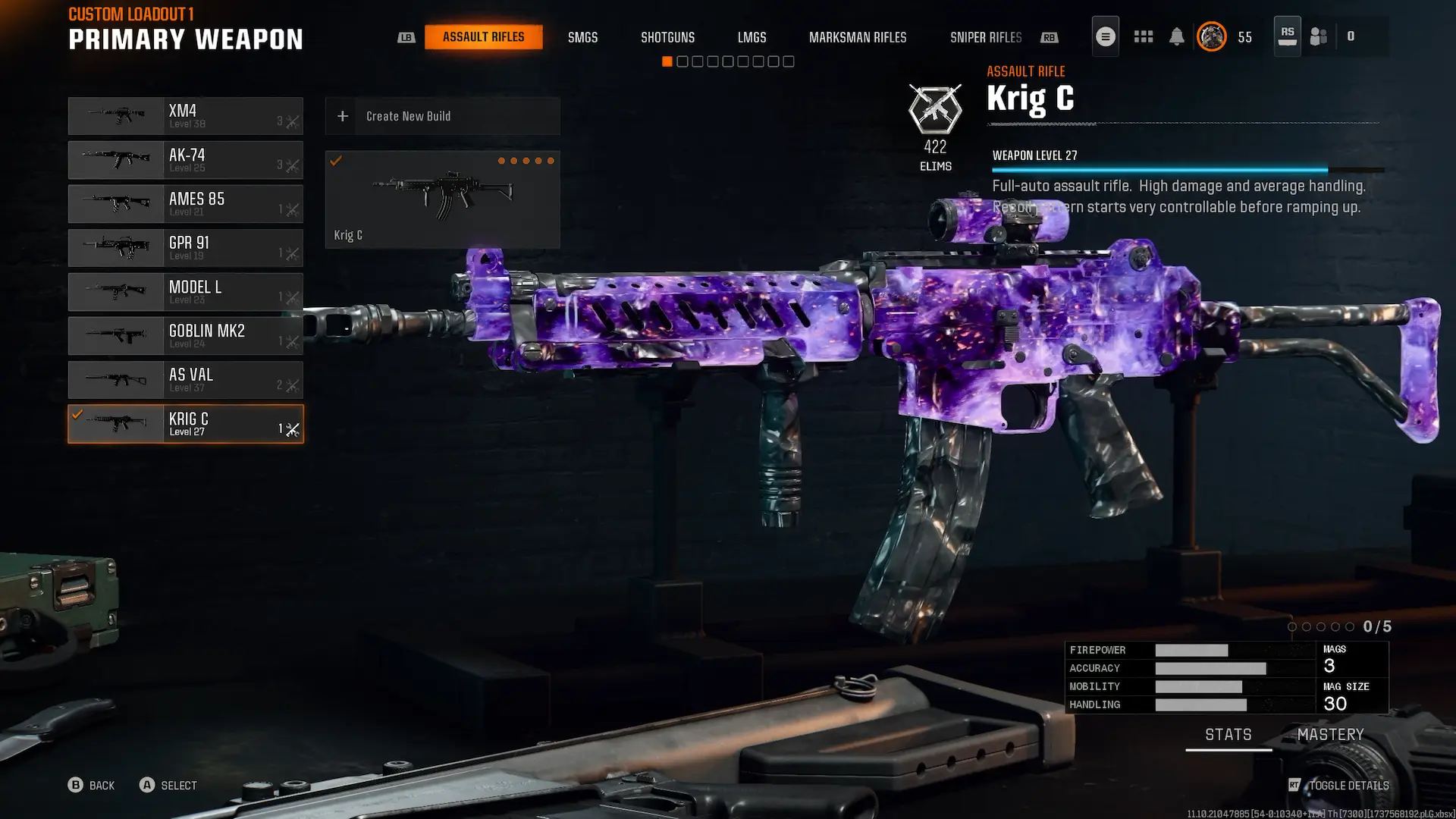
Task: Switch to the Assault Rifles tab
Action: click(483, 37)
